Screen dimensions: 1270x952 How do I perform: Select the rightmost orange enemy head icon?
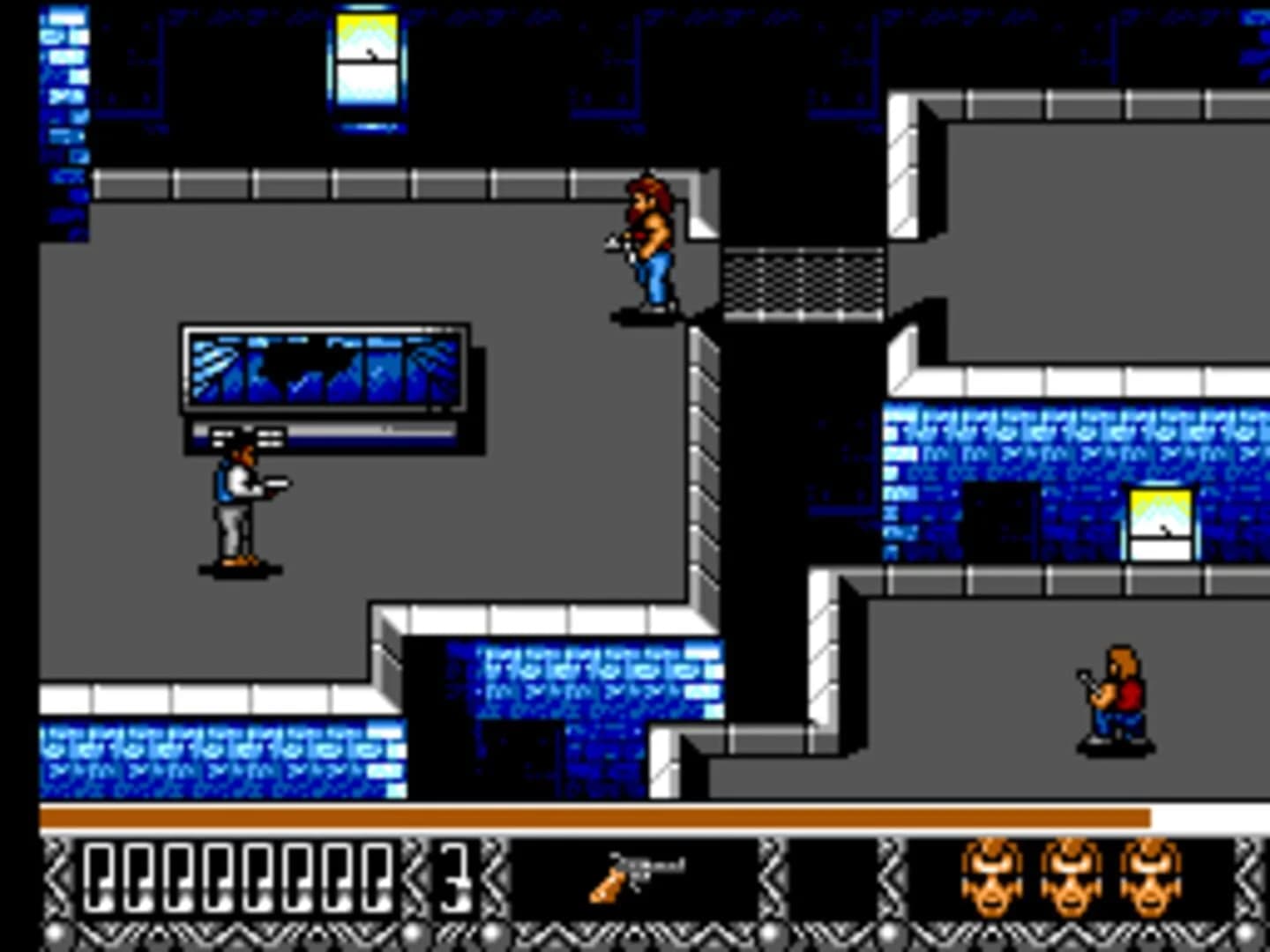pyautogui.click(x=1148, y=879)
